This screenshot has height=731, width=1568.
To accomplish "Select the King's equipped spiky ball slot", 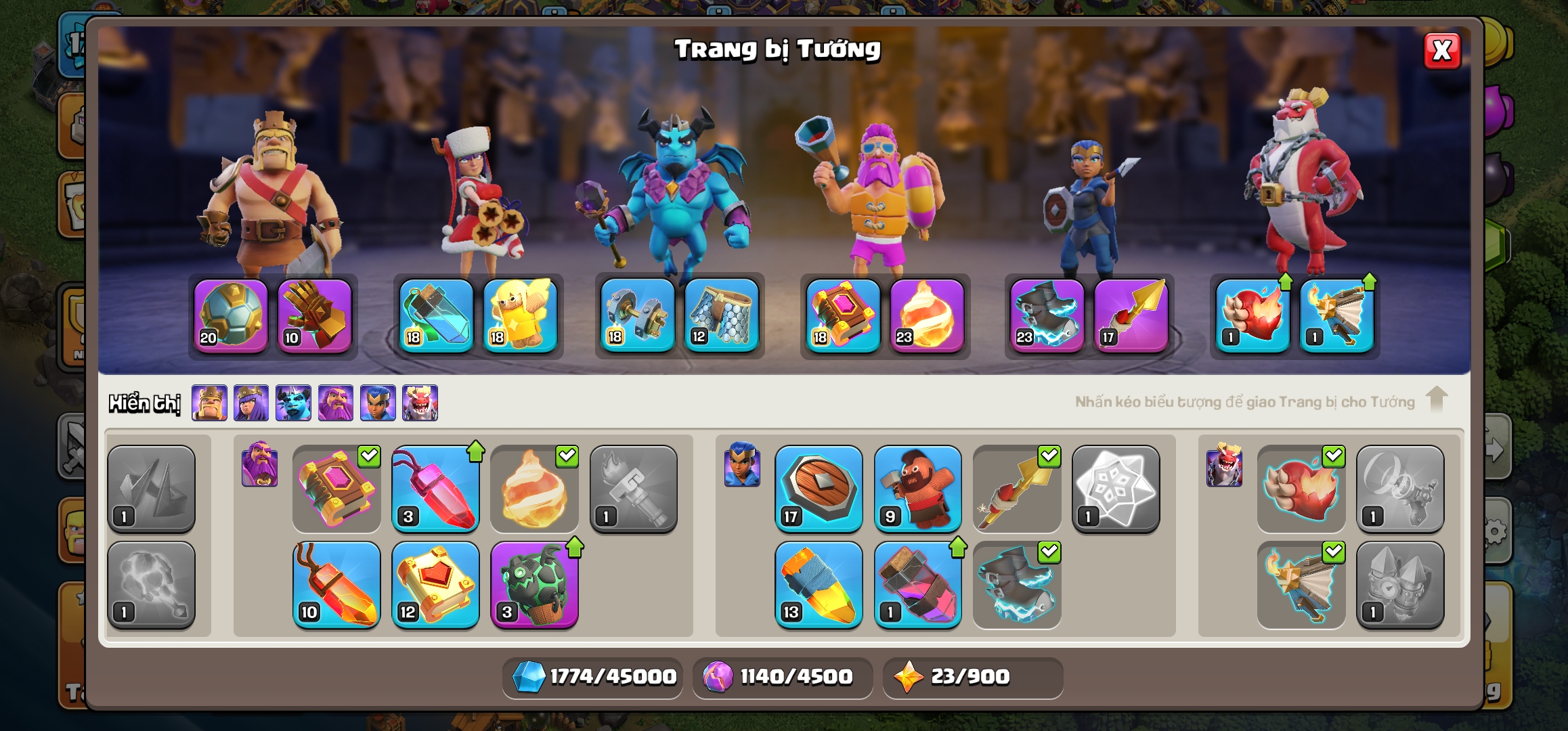I will (231, 316).
